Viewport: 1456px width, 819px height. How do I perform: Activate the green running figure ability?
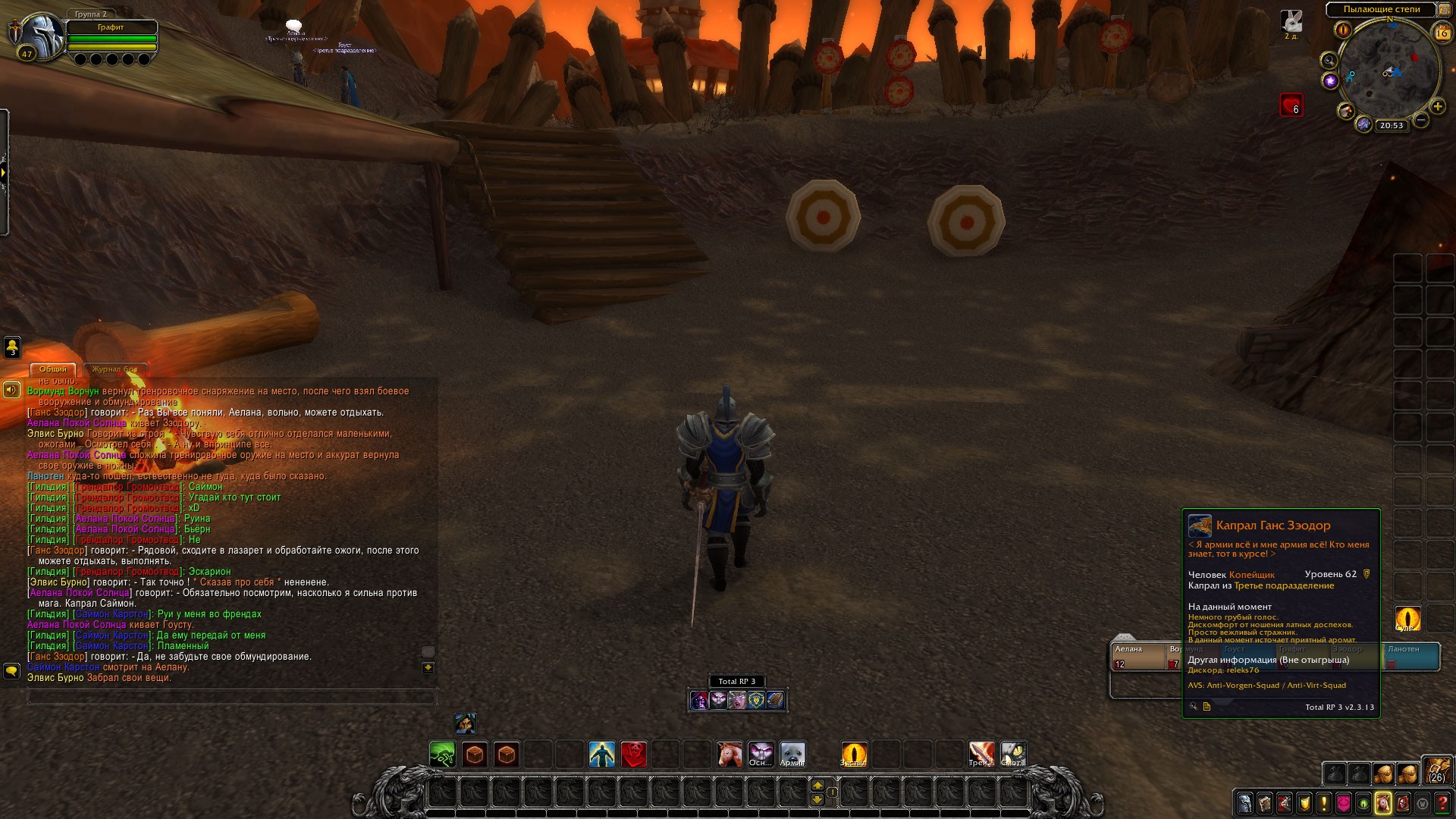click(442, 755)
